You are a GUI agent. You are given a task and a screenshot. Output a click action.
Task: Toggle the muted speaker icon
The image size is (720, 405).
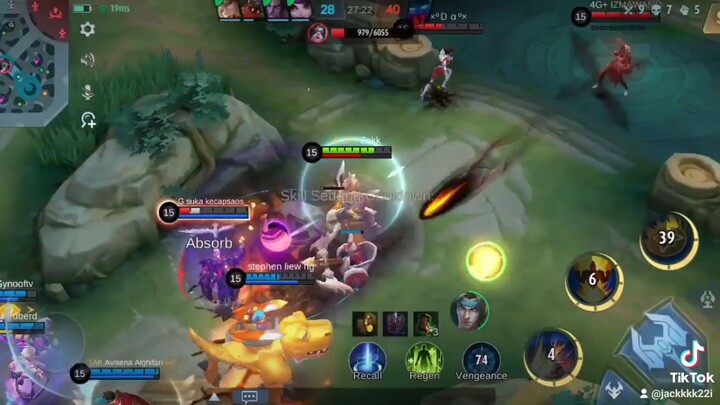[88, 60]
